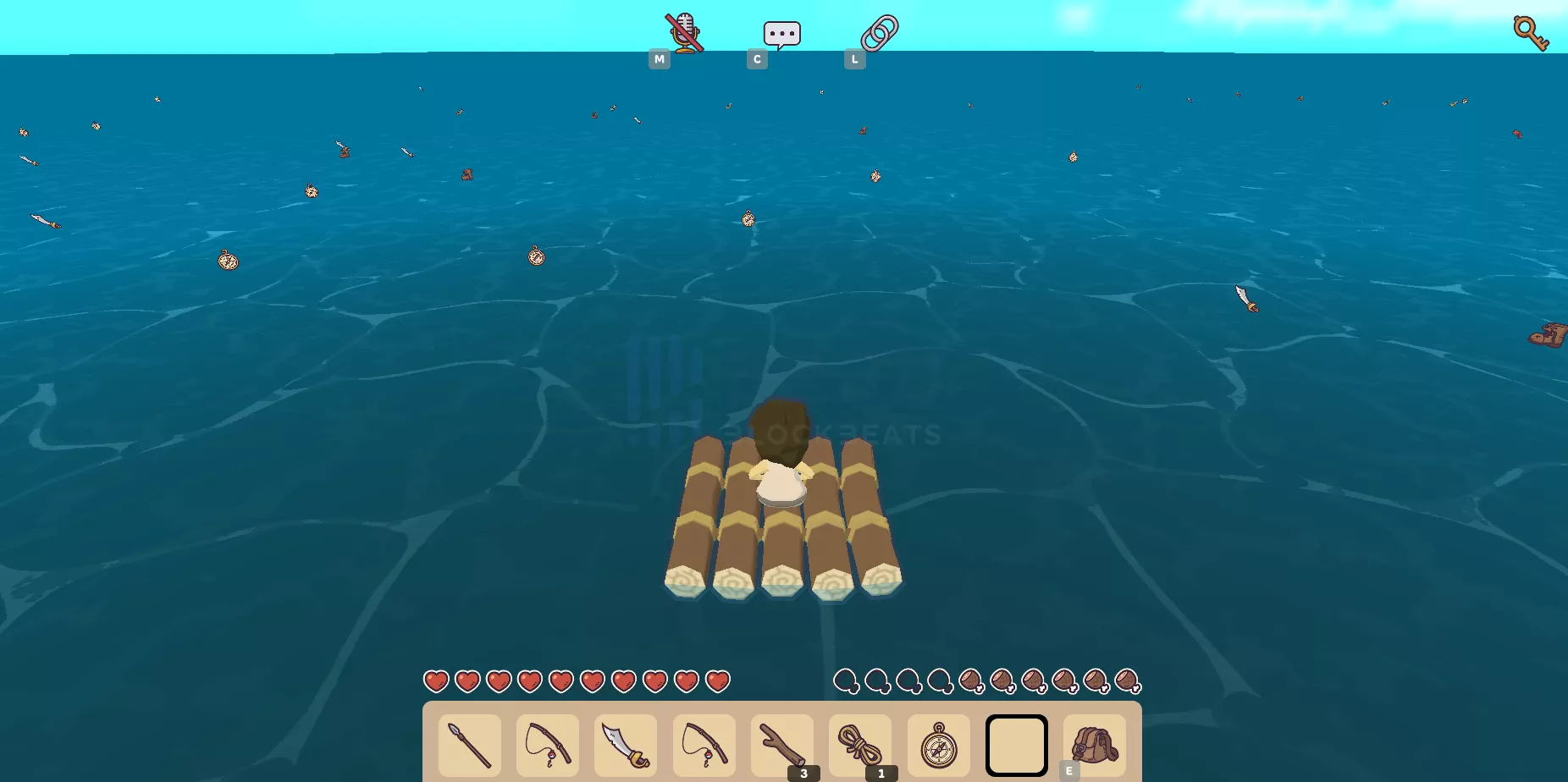Image resolution: width=1568 pixels, height=782 pixels.
Task: Open the backpack inventory slot
Action: [x=1094, y=745]
